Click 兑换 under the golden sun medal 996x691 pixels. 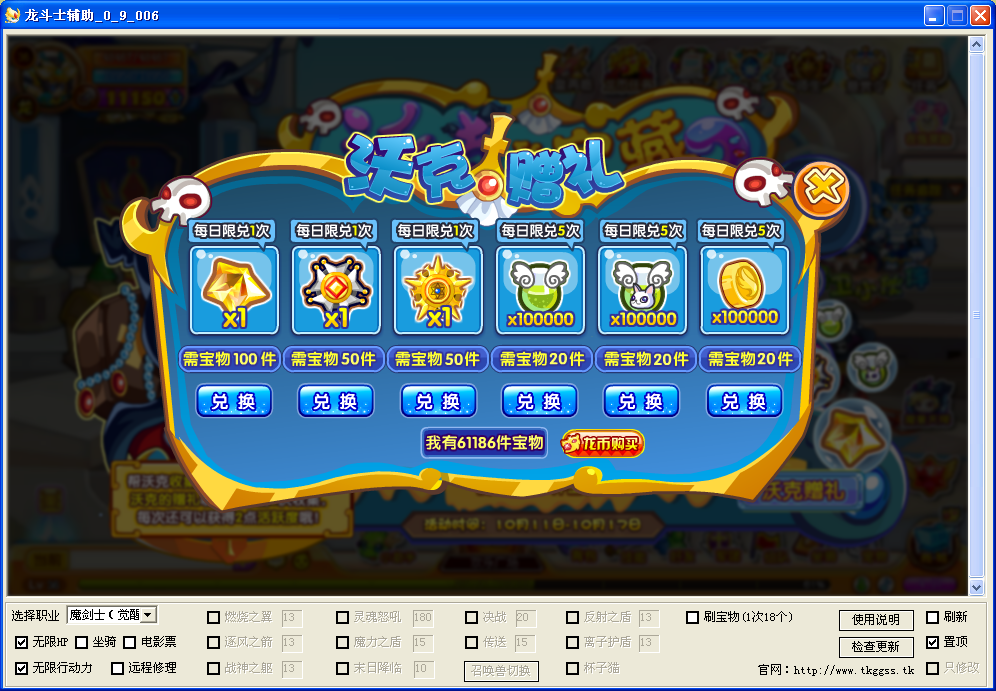[438, 401]
